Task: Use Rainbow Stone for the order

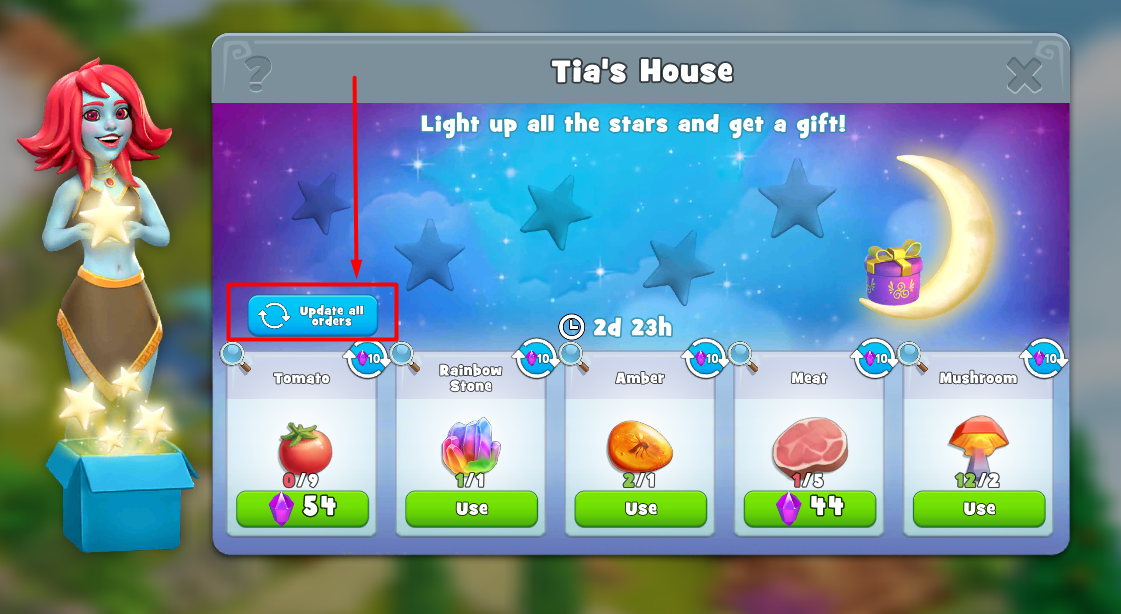Action: tap(471, 508)
